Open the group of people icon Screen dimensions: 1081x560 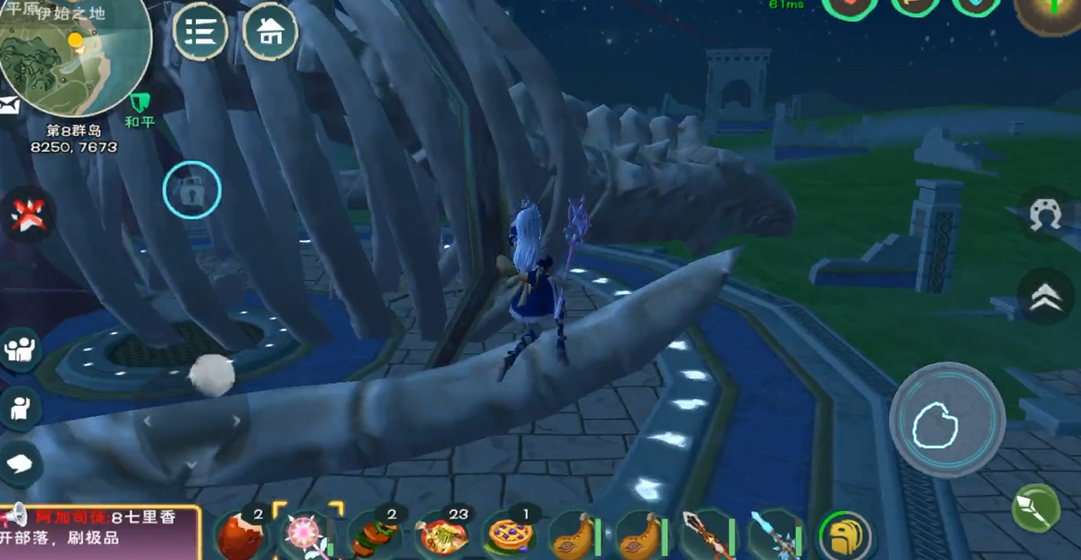pyautogui.click(x=20, y=349)
